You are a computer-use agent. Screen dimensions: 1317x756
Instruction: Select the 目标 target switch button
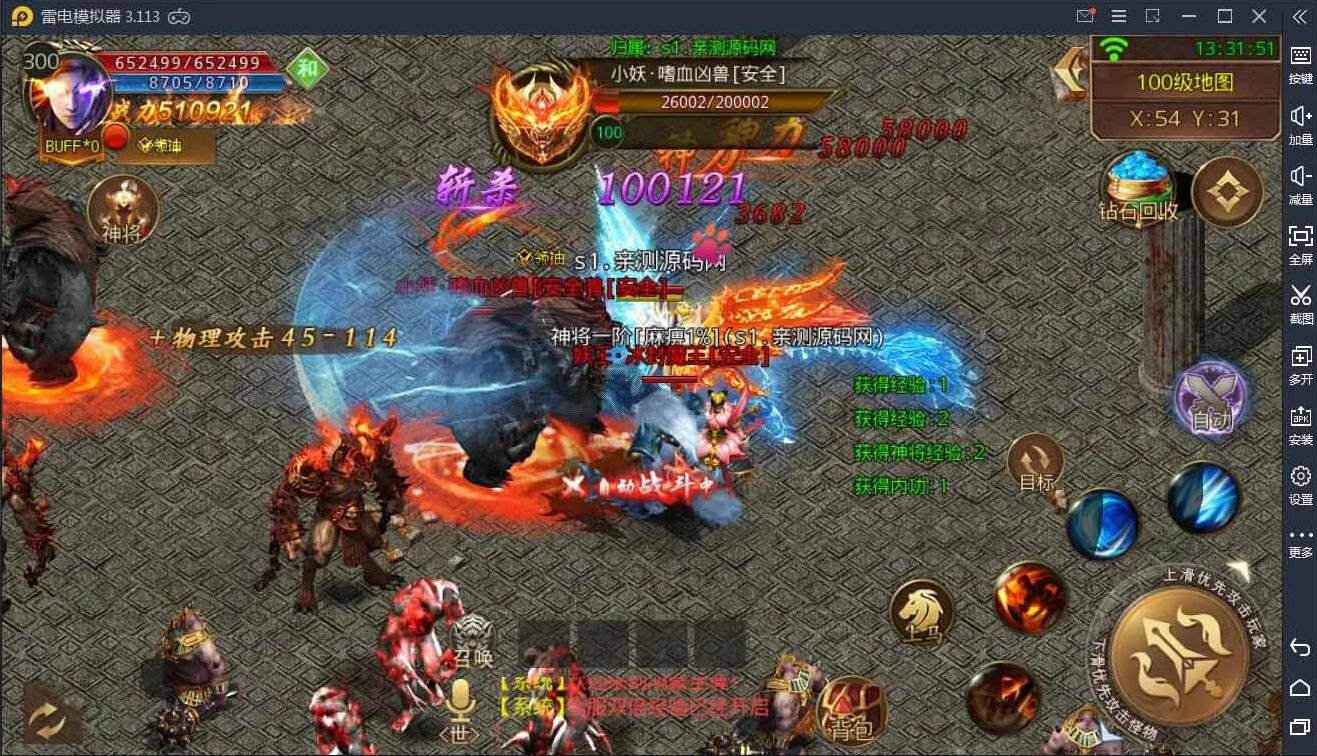pyautogui.click(x=1035, y=466)
